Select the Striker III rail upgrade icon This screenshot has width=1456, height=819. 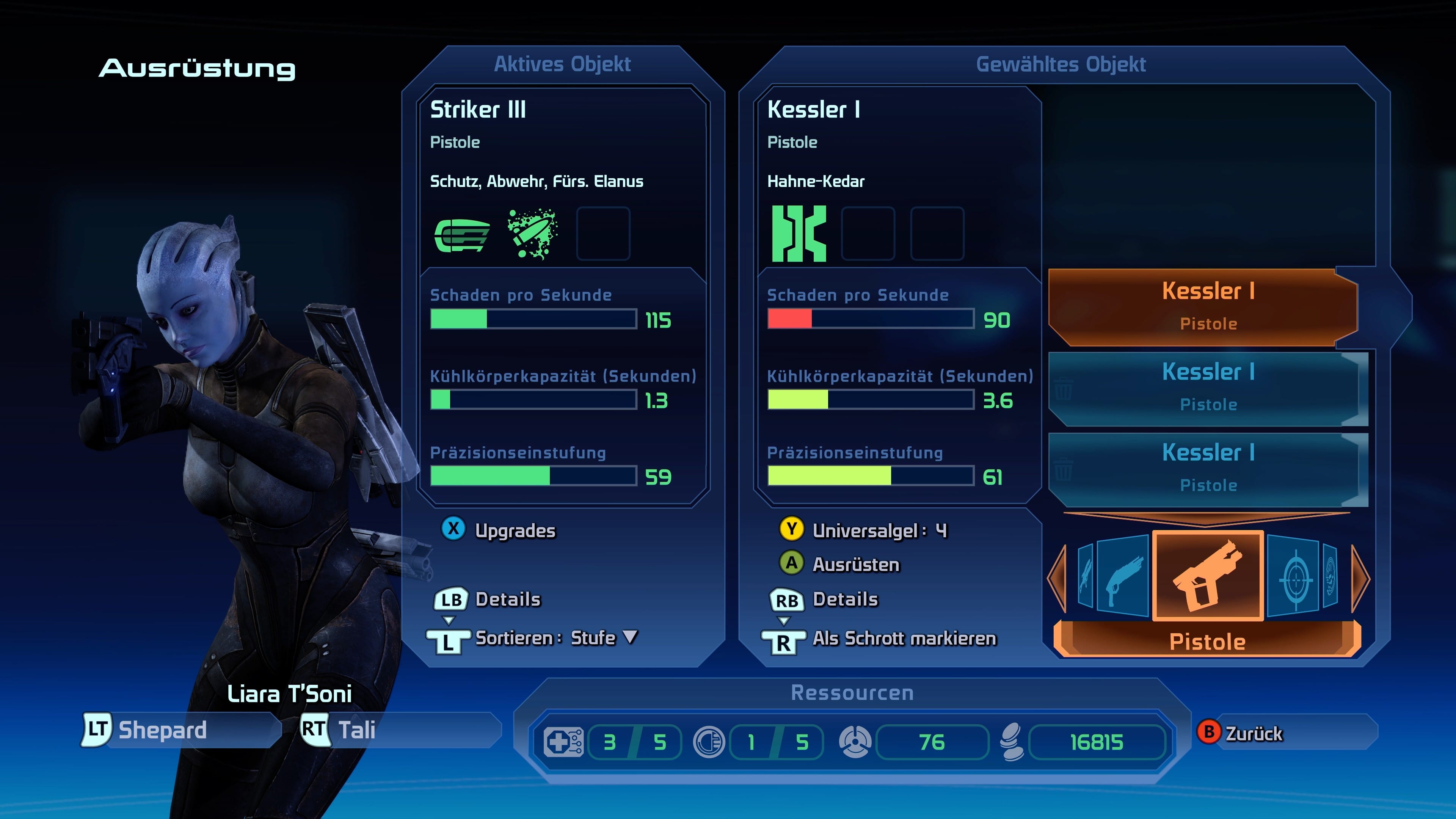462,234
